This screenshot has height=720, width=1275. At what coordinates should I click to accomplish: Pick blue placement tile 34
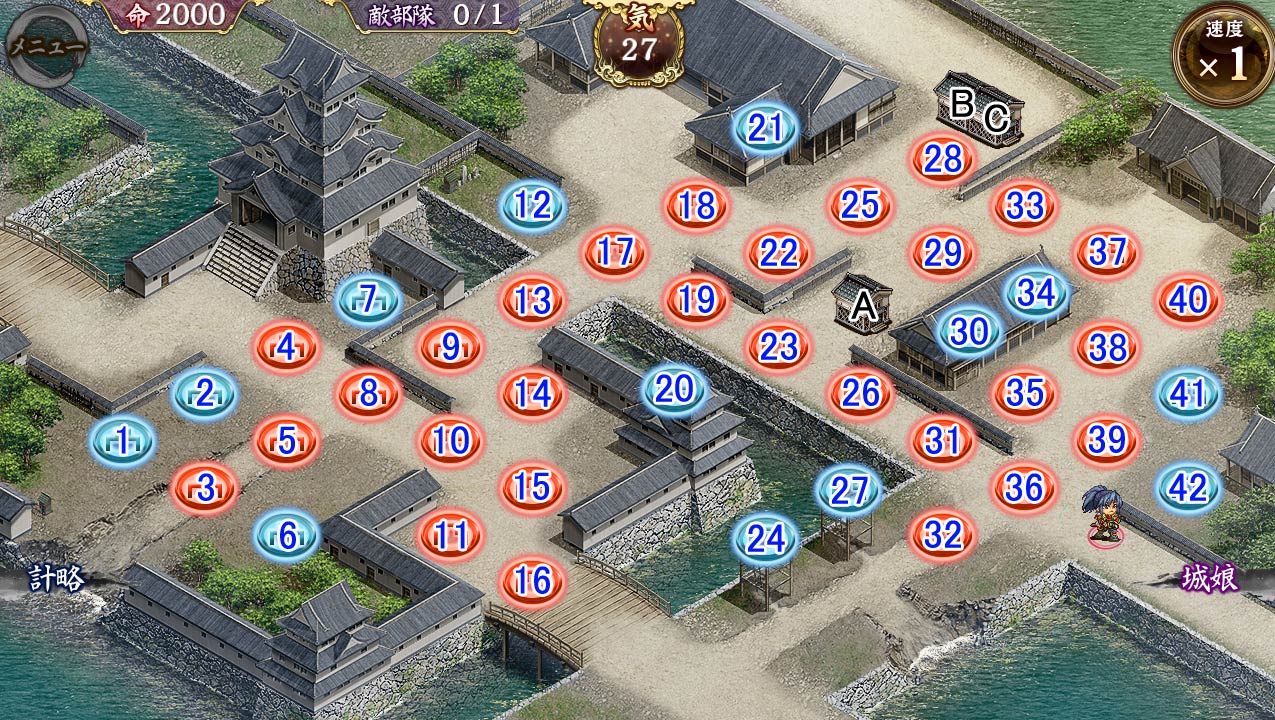tap(1037, 293)
